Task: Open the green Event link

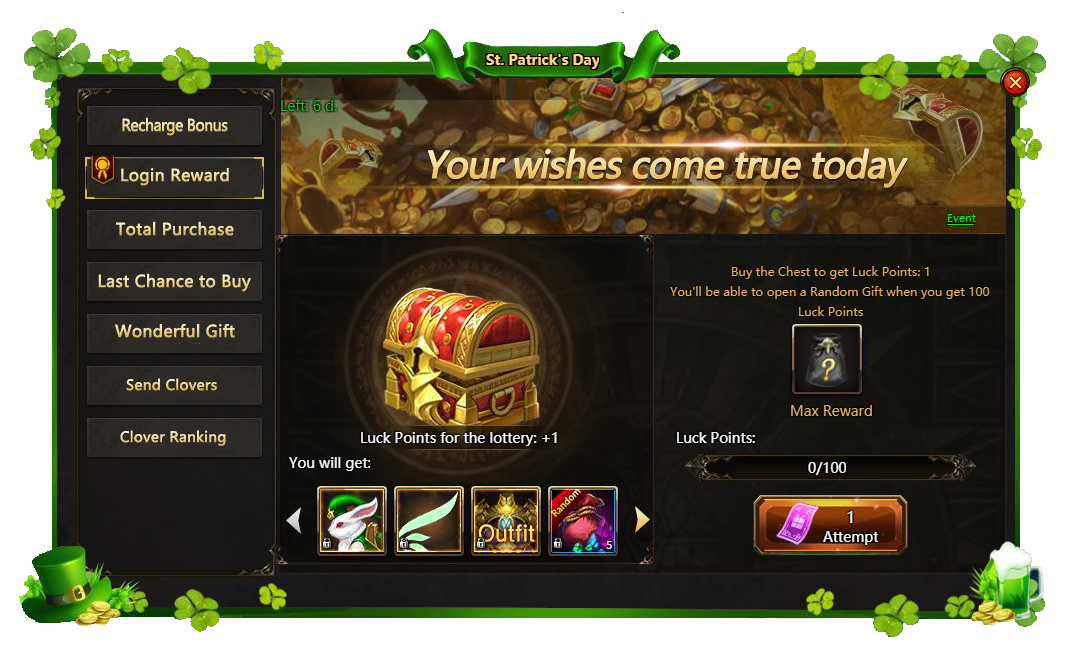Action: (961, 218)
